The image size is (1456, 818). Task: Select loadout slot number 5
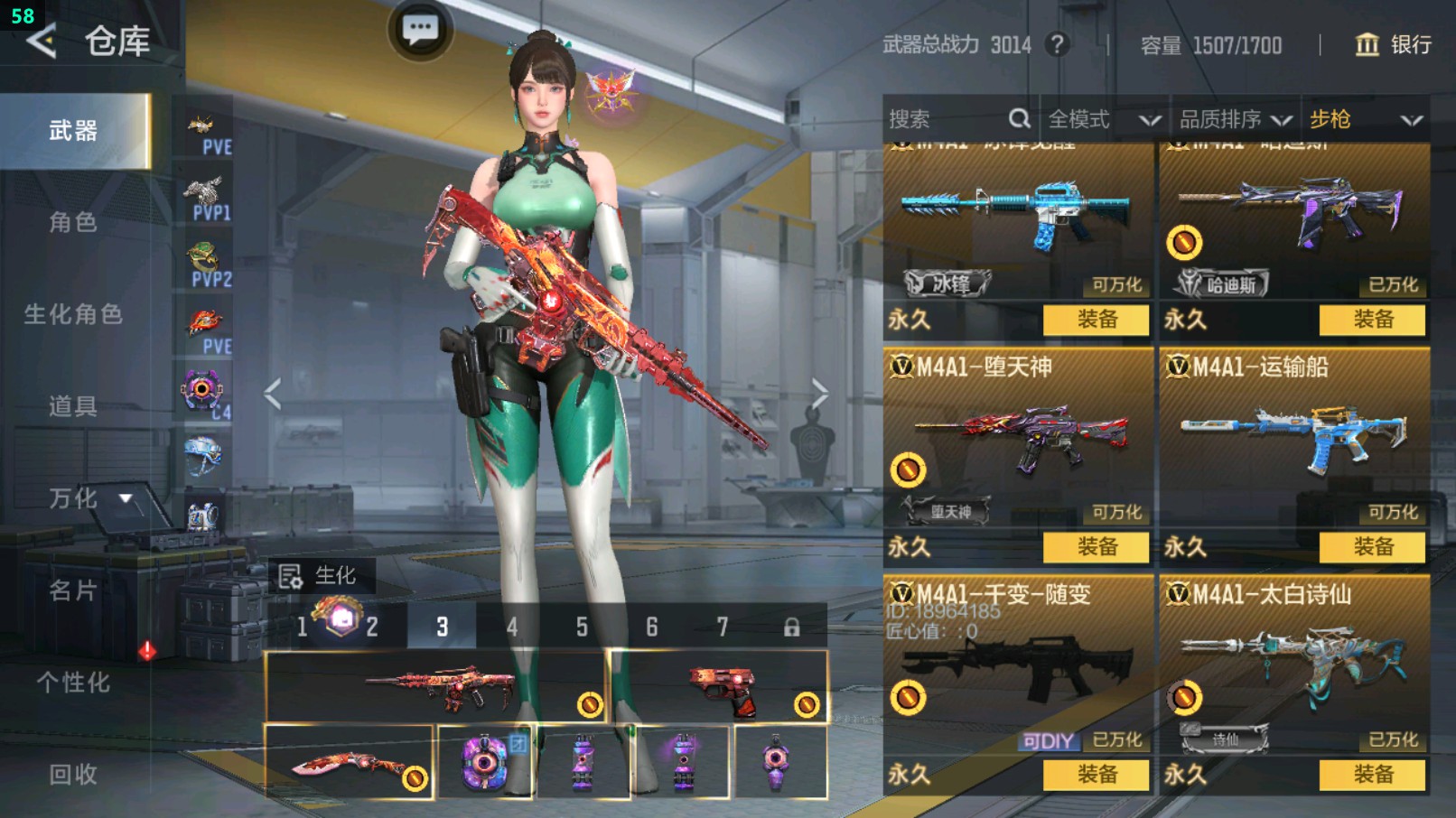pos(582,627)
